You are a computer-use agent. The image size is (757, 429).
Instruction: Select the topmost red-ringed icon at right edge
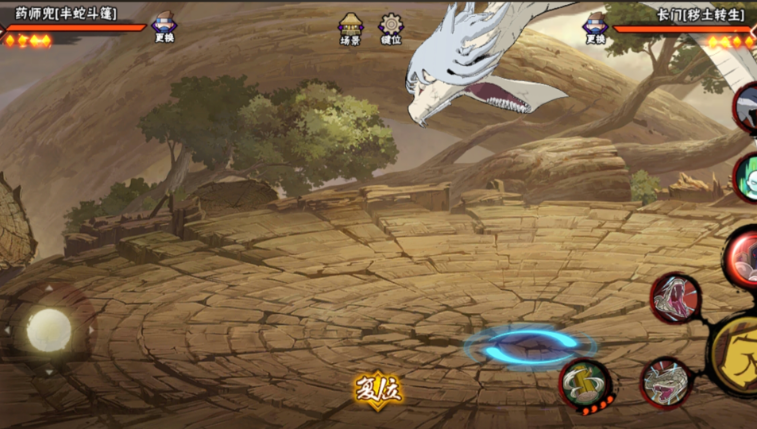[746, 107]
